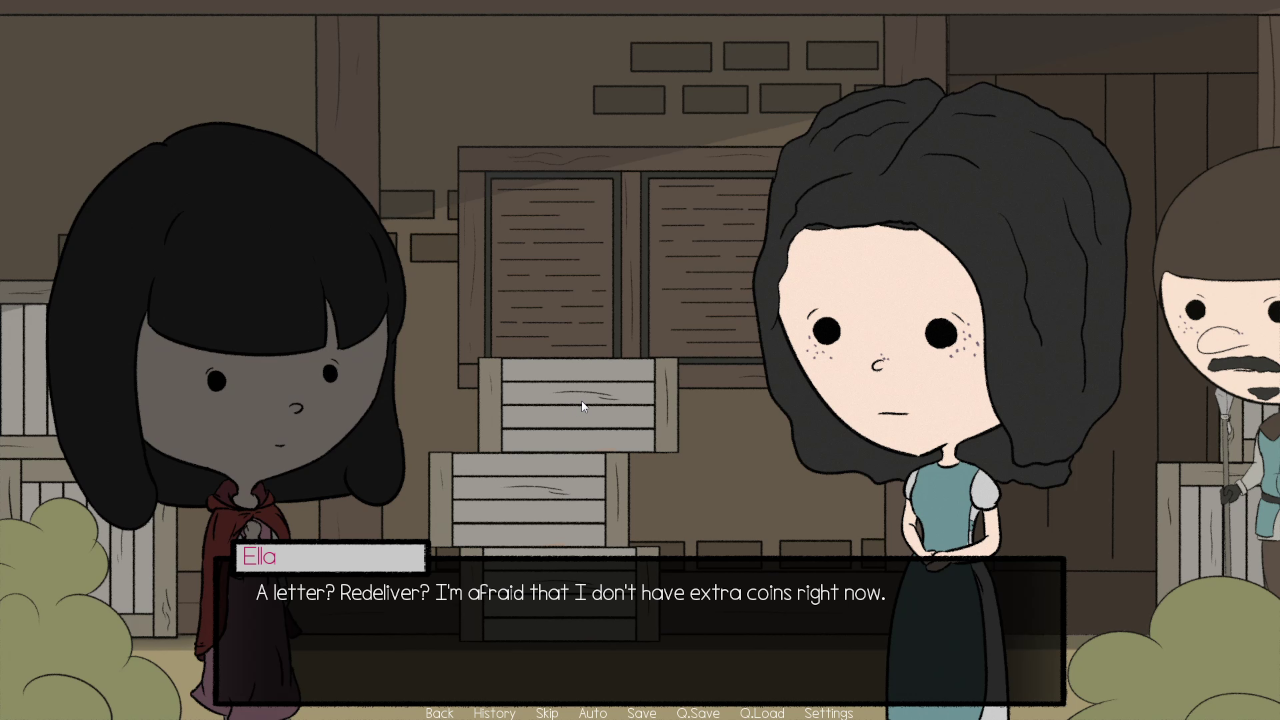This screenshot has height=720, width=1280.
Task: Enable Skip mode
Action: (546, 713)
